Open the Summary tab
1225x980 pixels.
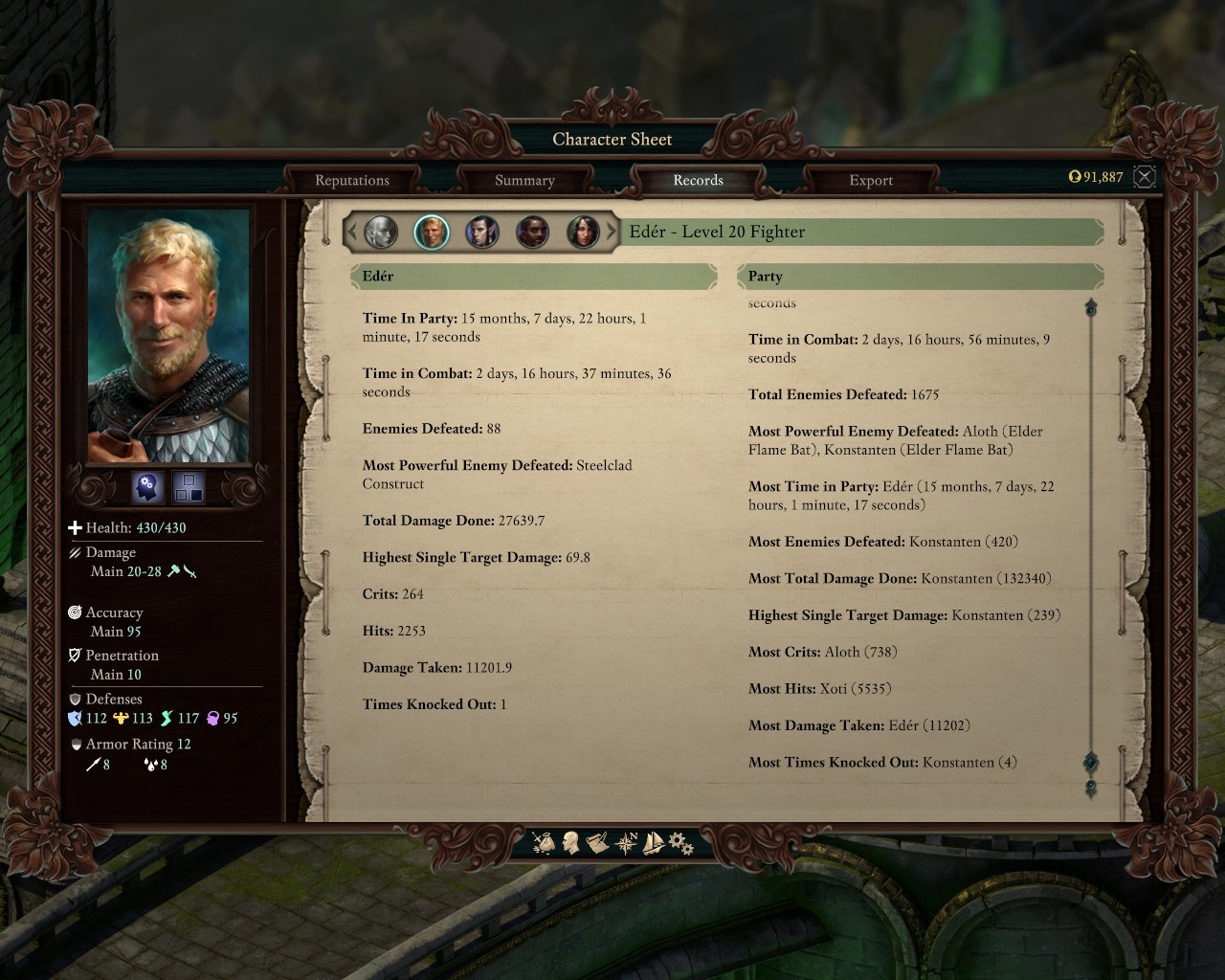[524, 180]
